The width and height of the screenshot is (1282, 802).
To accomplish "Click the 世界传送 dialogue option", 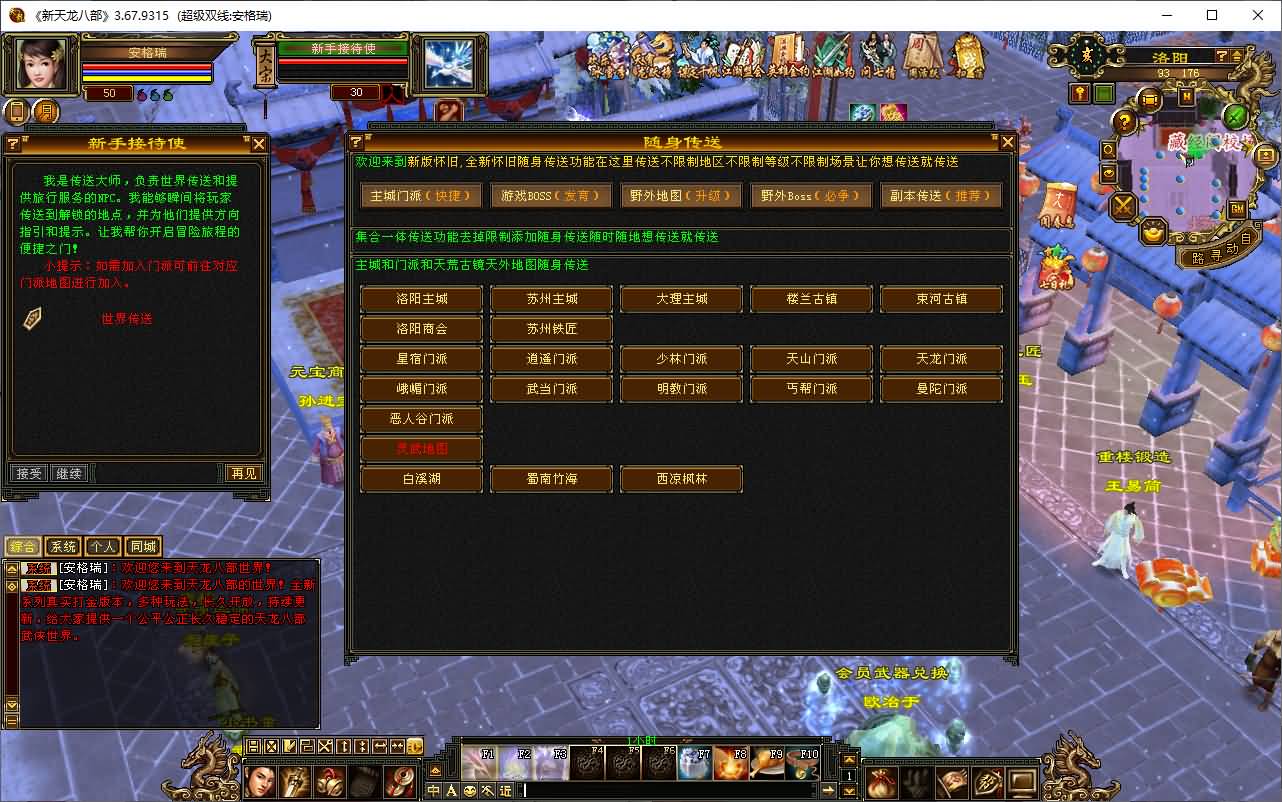I will pyautogui.click(x=126, y=319).
